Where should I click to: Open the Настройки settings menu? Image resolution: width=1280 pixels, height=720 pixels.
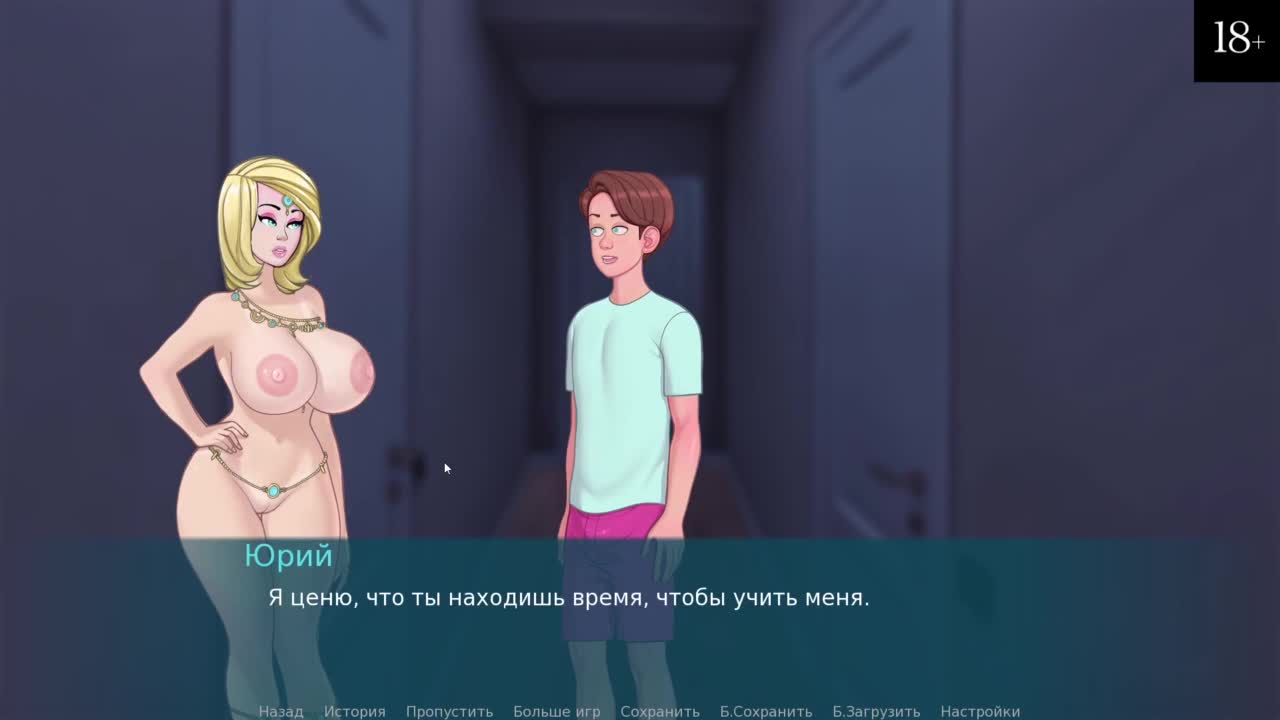979,711
